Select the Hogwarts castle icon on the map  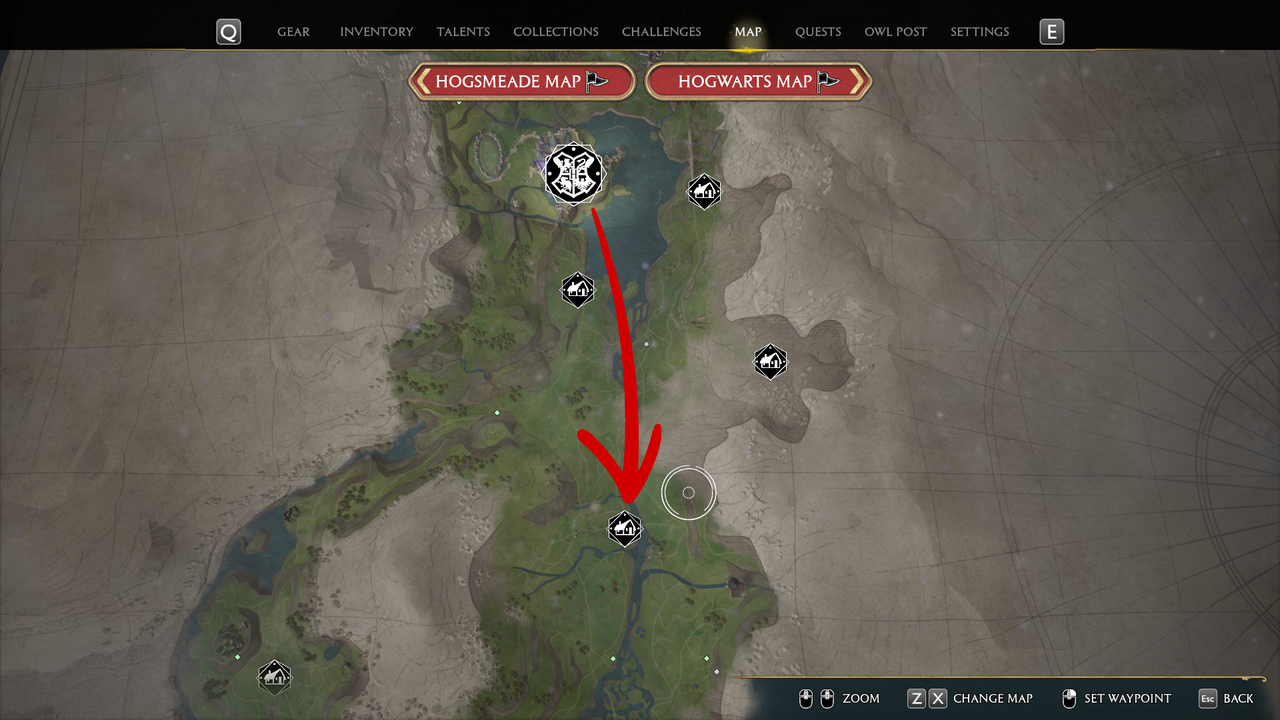coord(574,173)
